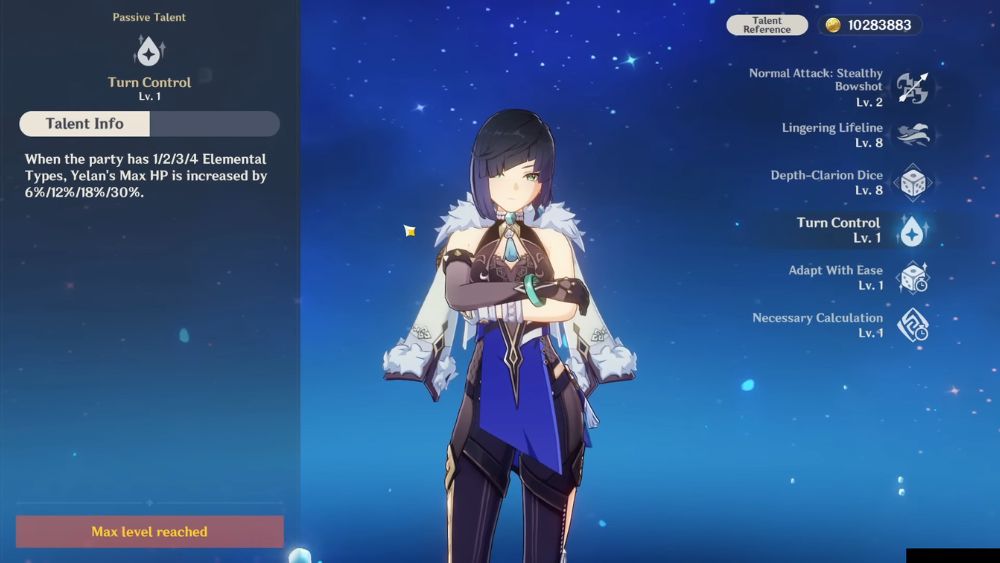
Task: Click the Max level reached button
Action: tap(150, 532)
